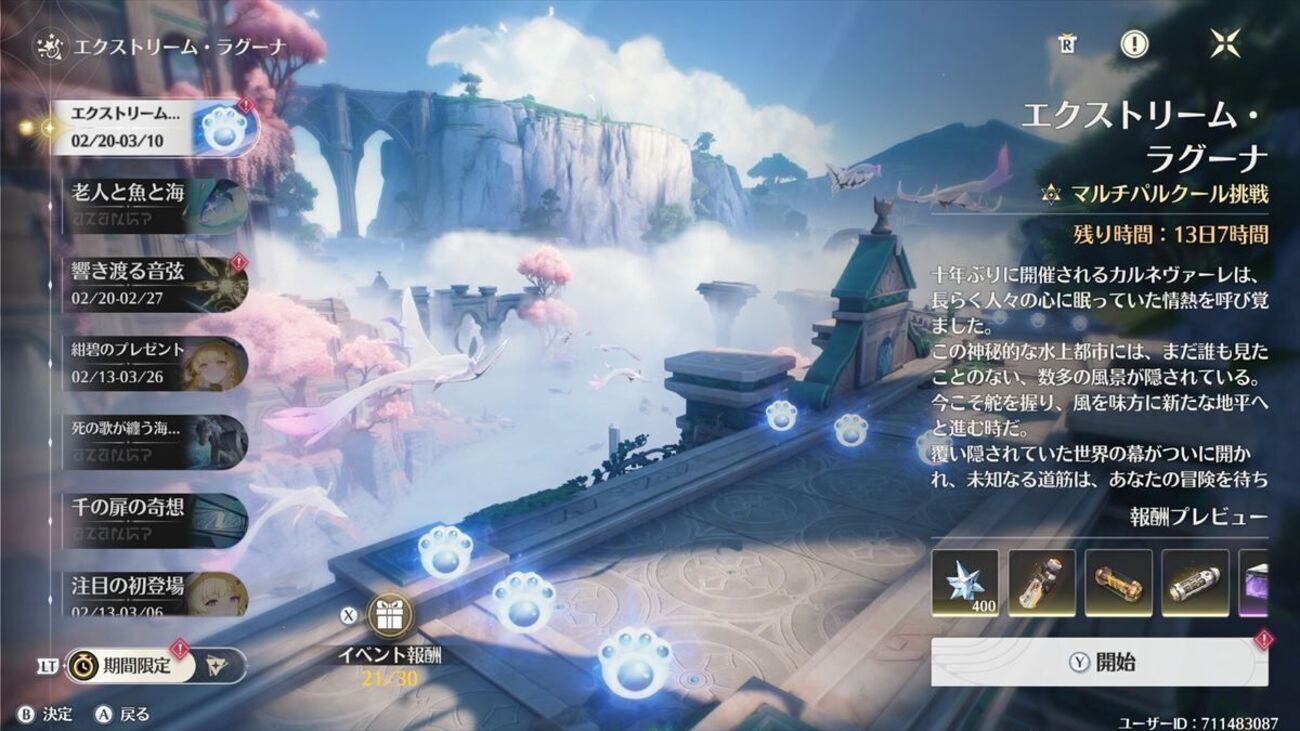Switch to the triangle star icon tab
Viewport: 1300px width, 731px height.
tap(221, 666)
